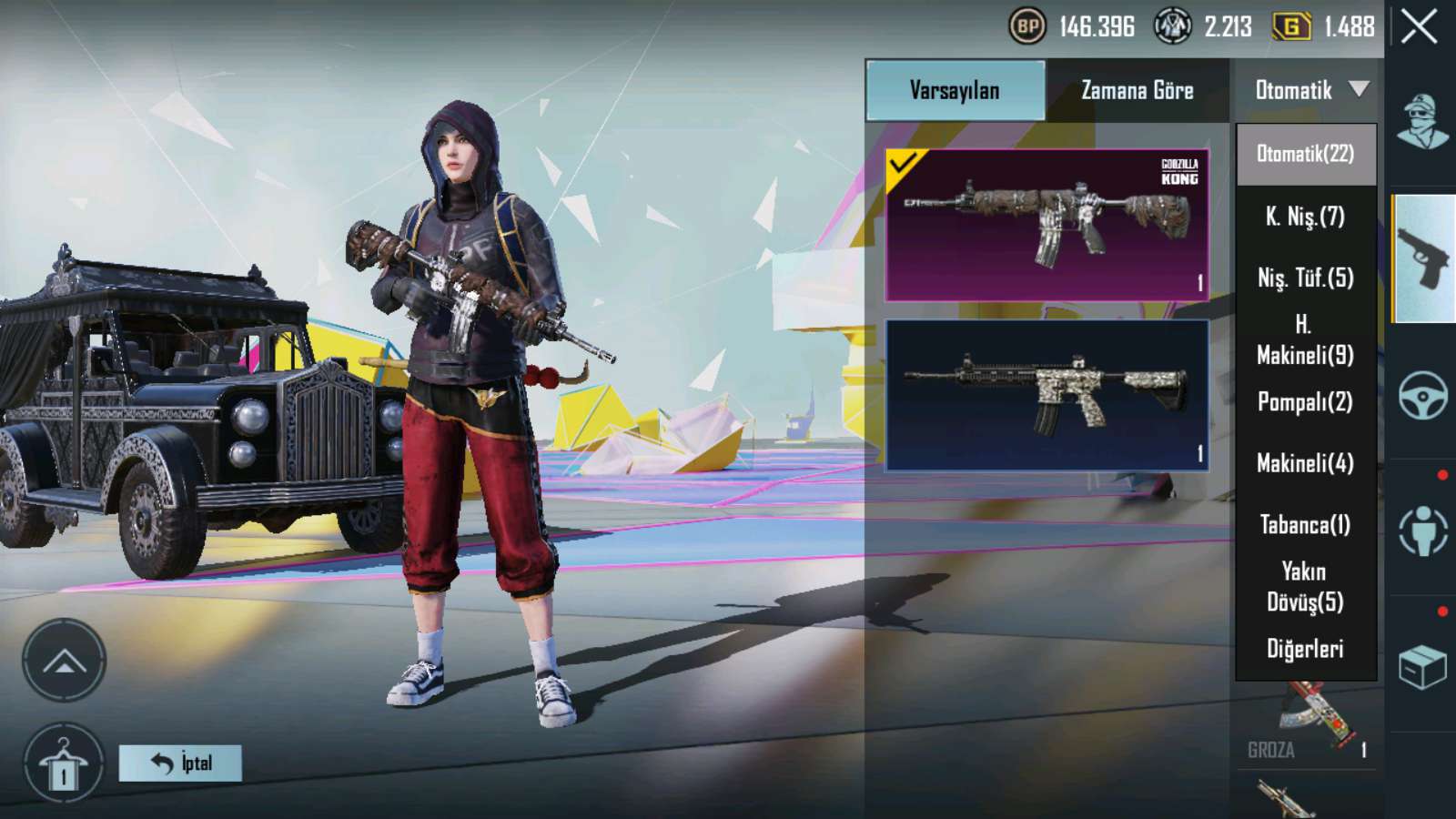This screenshot has width=1456, height=819.
Task: Show H. Makineli(9) weapon skins
Action: click(x=1305, y=339)
